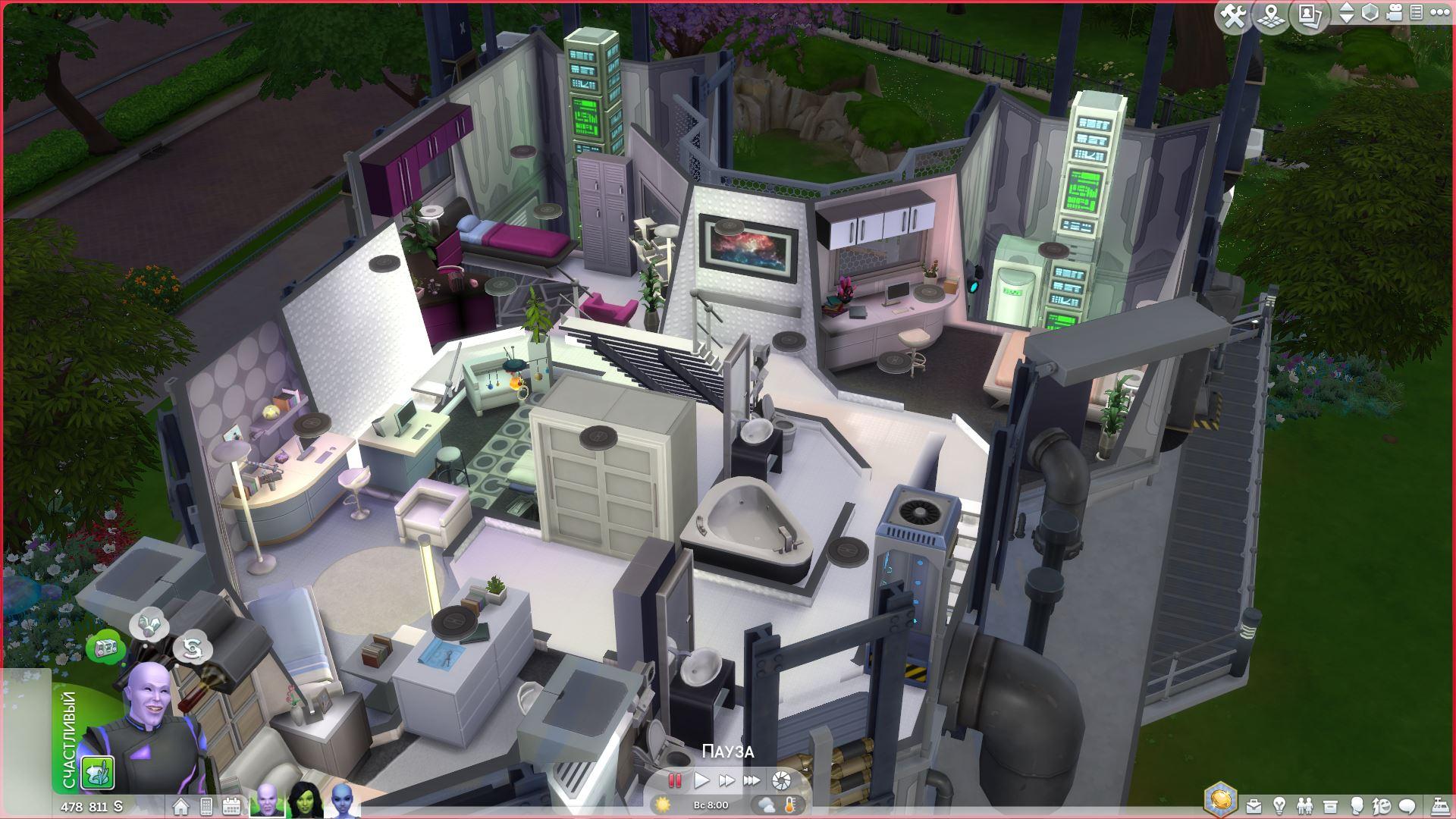This screenshot has height=819, width=1456.
Task: Open camera controls with the video camera icon
Action: (x=1395, y=13)
